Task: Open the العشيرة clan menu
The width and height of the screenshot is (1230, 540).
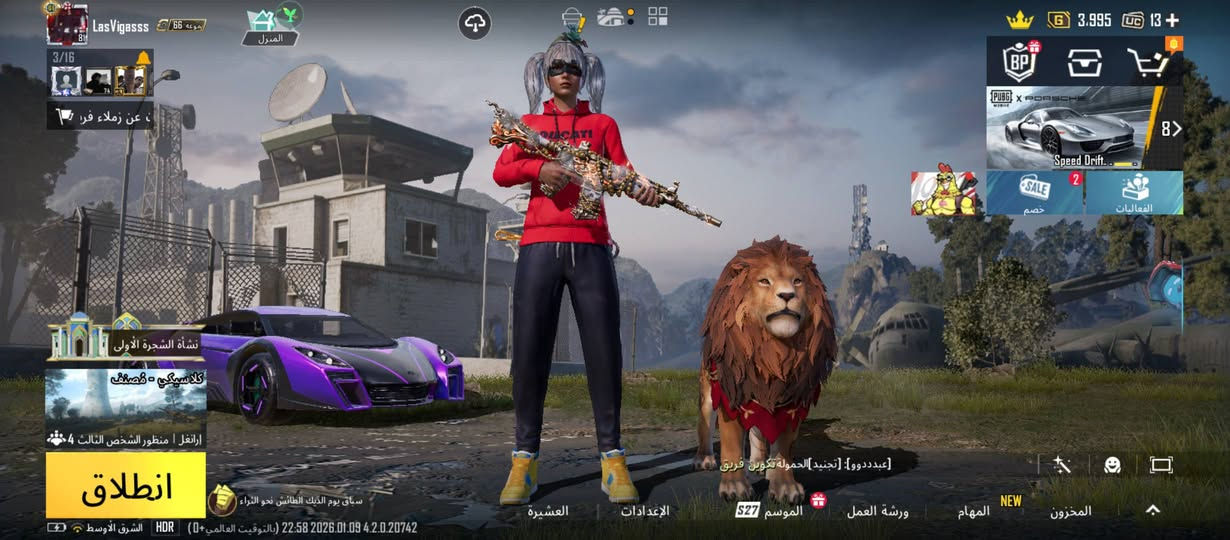Action: pyautogui.click(x=548, y=511)
